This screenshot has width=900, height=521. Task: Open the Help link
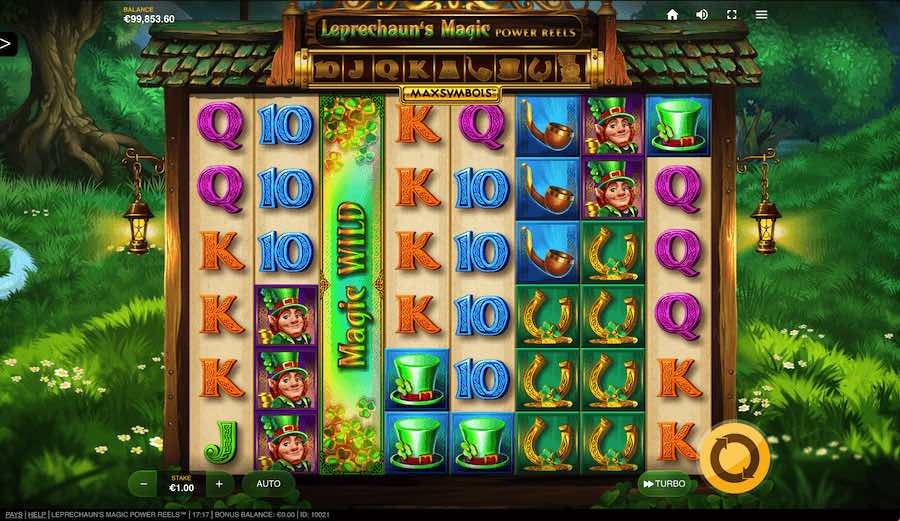(x=35, y=514)
